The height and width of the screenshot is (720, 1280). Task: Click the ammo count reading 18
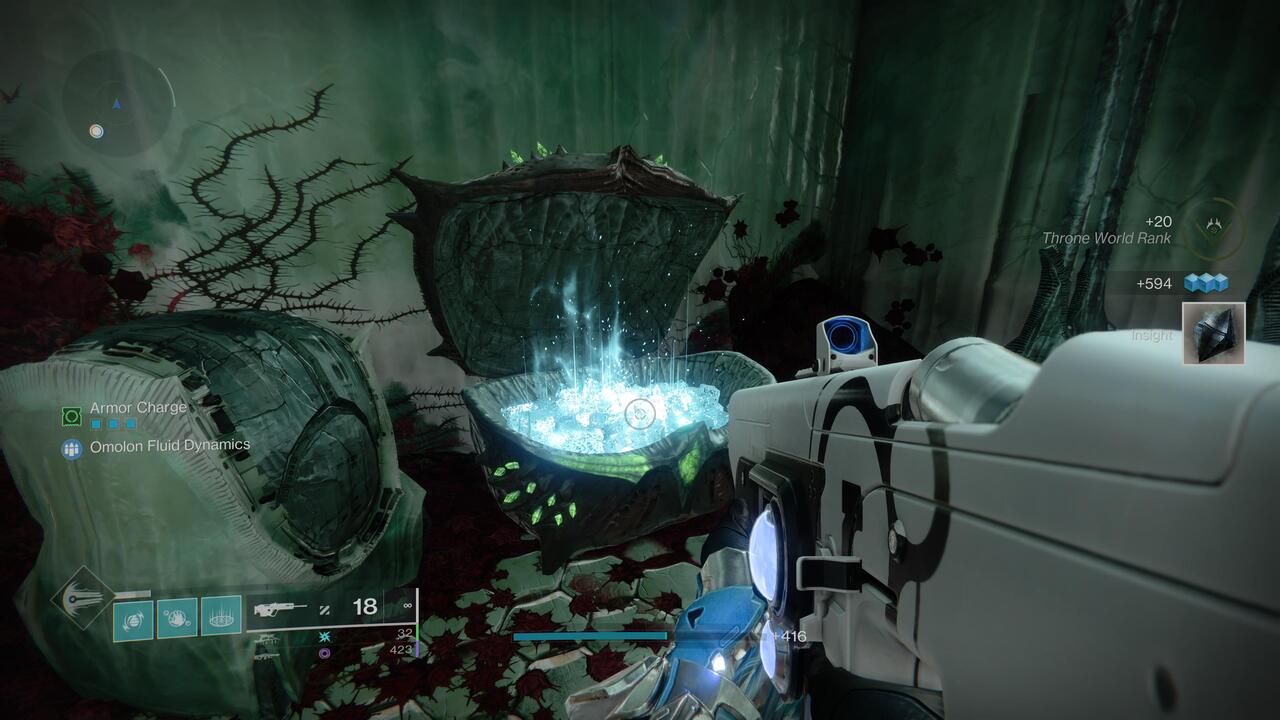coord(365,608)
